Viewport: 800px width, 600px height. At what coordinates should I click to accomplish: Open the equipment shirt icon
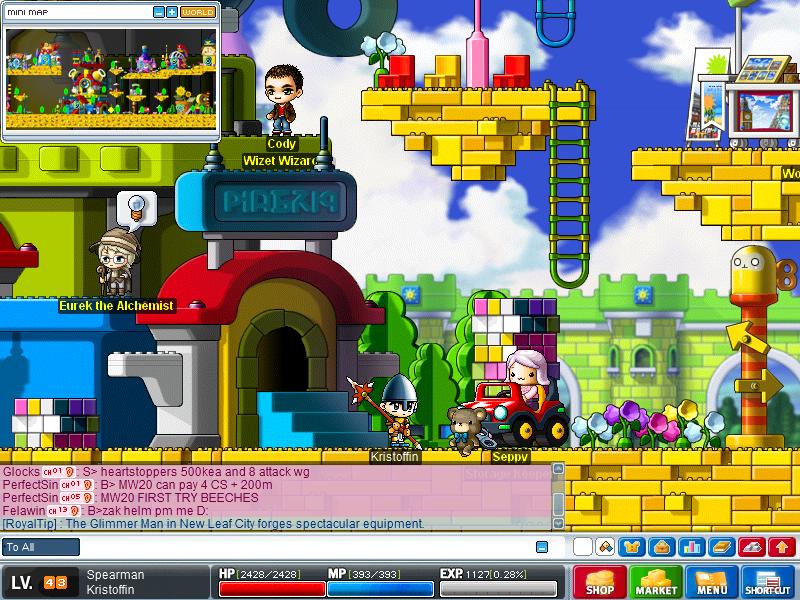[632, 547]
